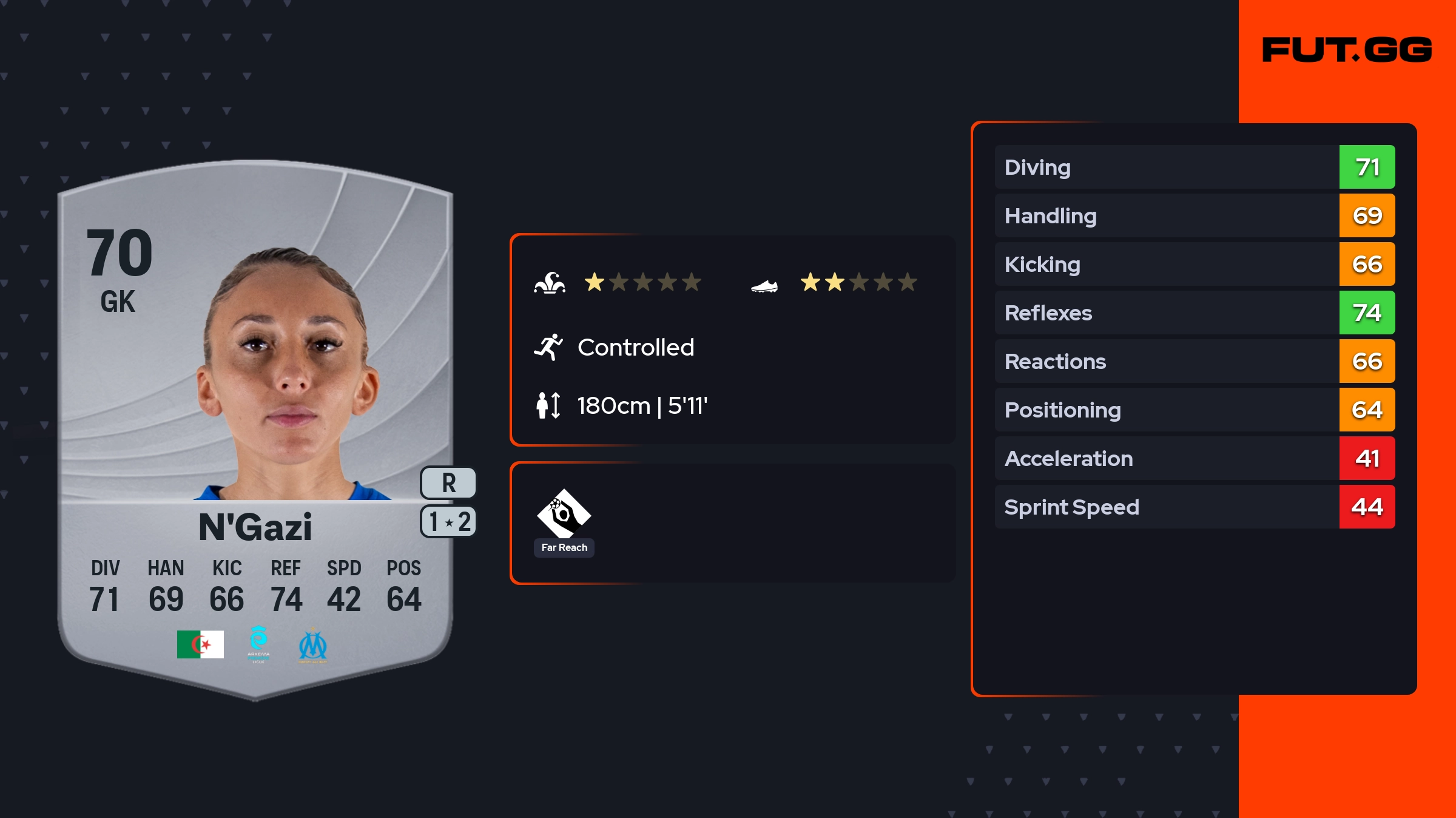This screenshot has height=818, width=1456.
Task: Click the Algeria flag on the card
Action: pos(200,644)
